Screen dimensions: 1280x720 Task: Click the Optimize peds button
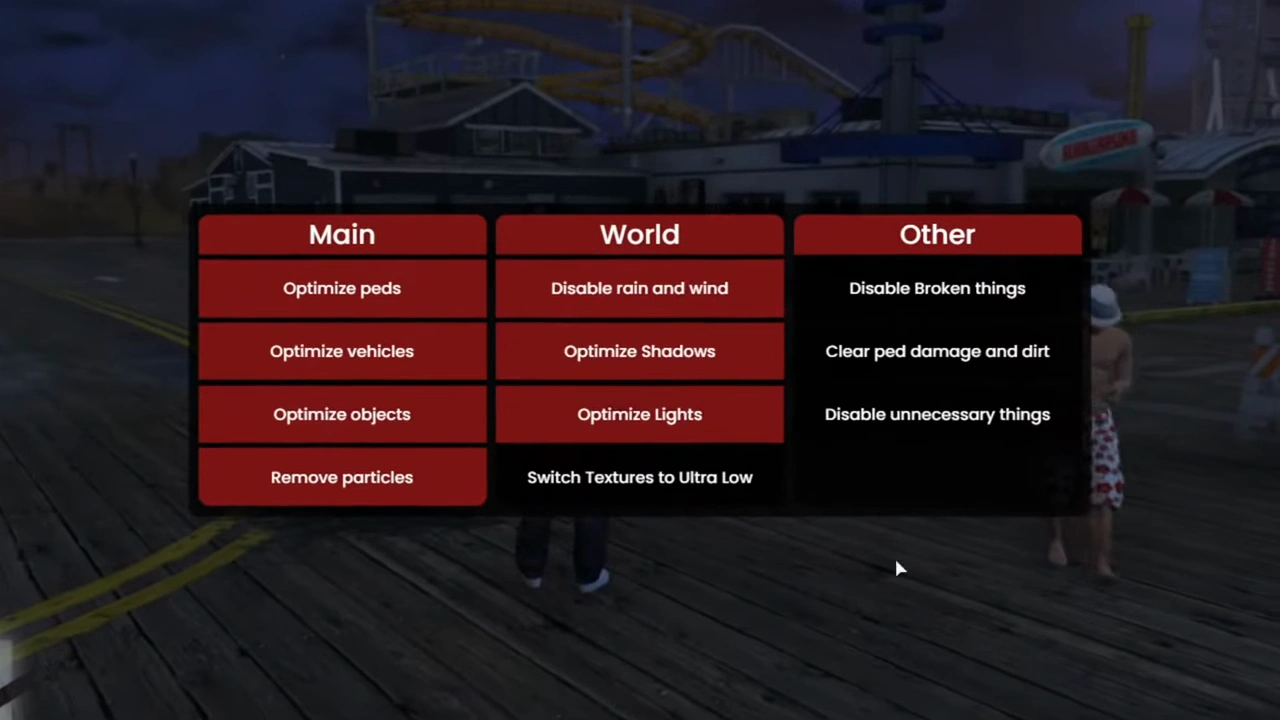pos(342,288)
